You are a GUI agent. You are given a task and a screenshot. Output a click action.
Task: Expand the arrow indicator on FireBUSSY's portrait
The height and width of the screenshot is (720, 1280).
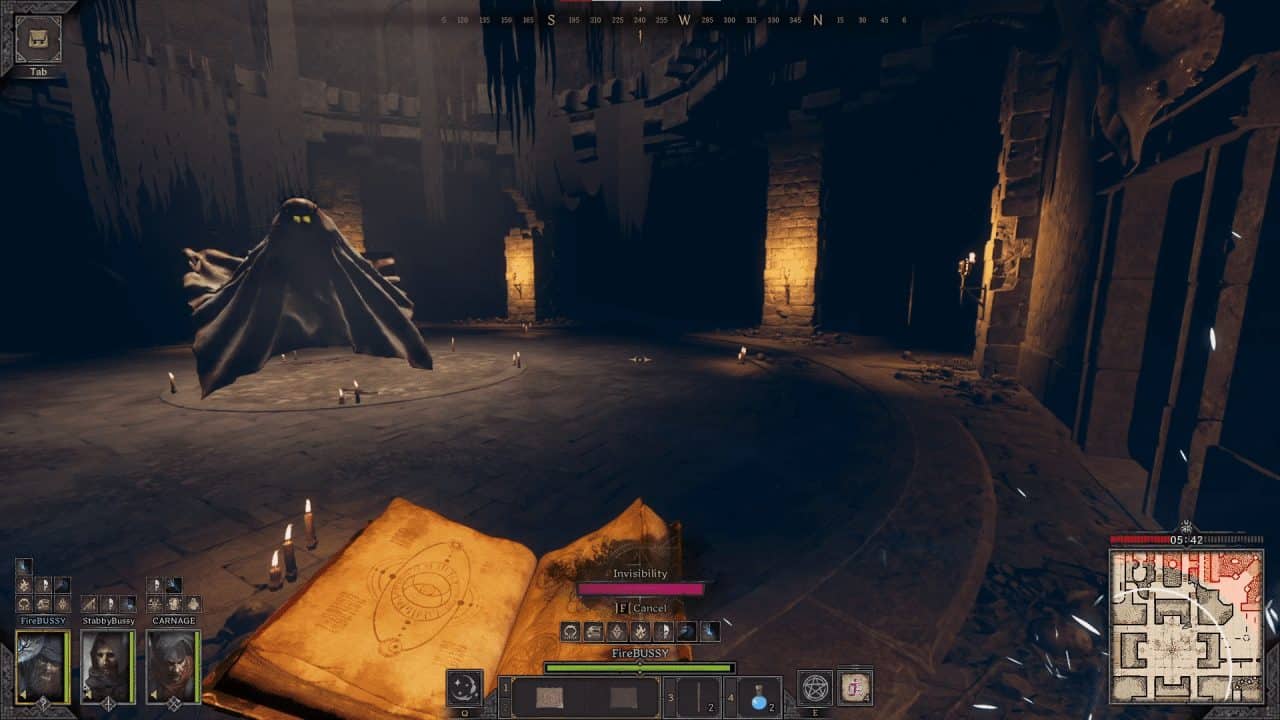(21, 694)
